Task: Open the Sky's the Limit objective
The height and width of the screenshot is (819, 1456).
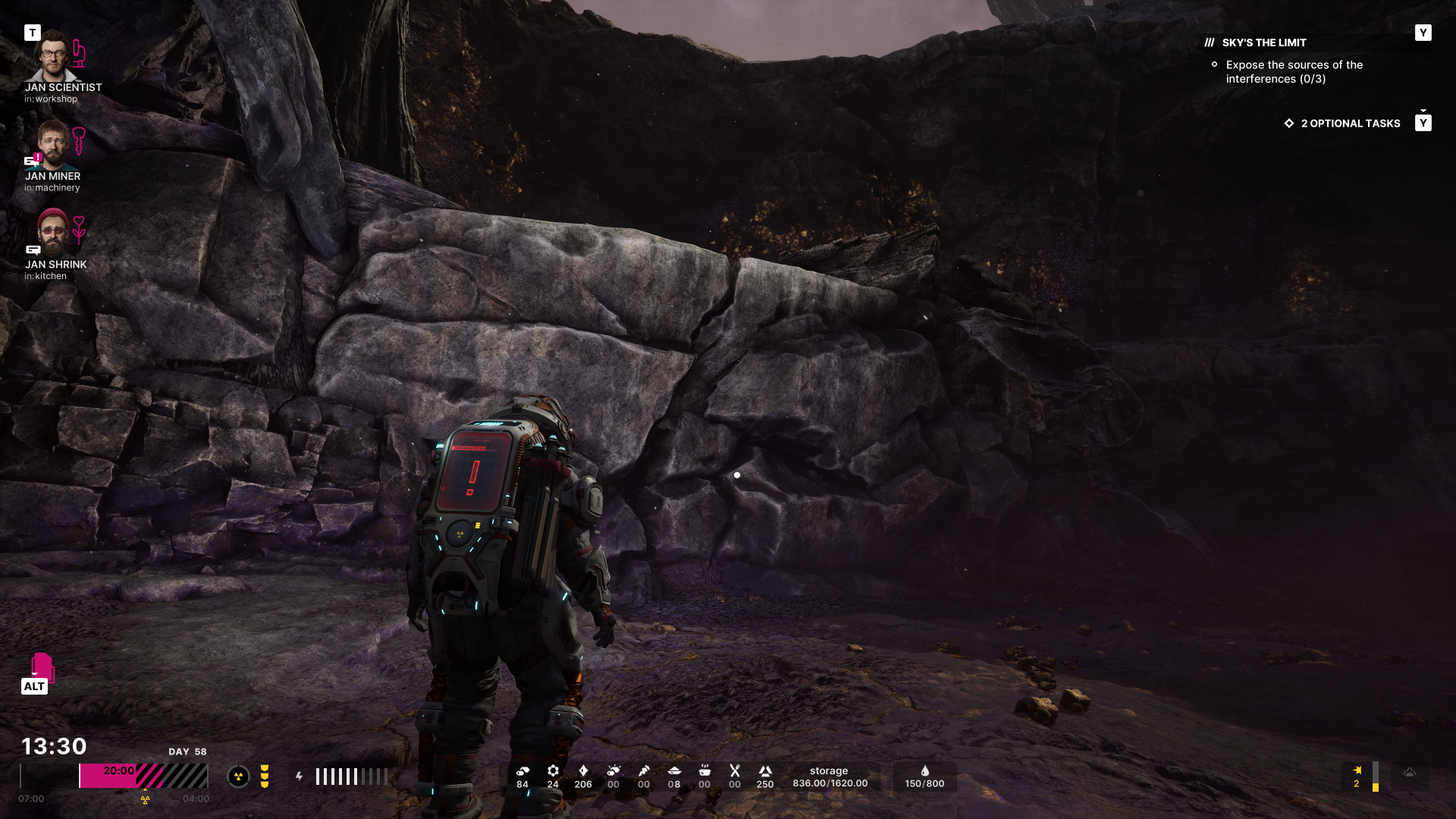Action: point(1263,43)
